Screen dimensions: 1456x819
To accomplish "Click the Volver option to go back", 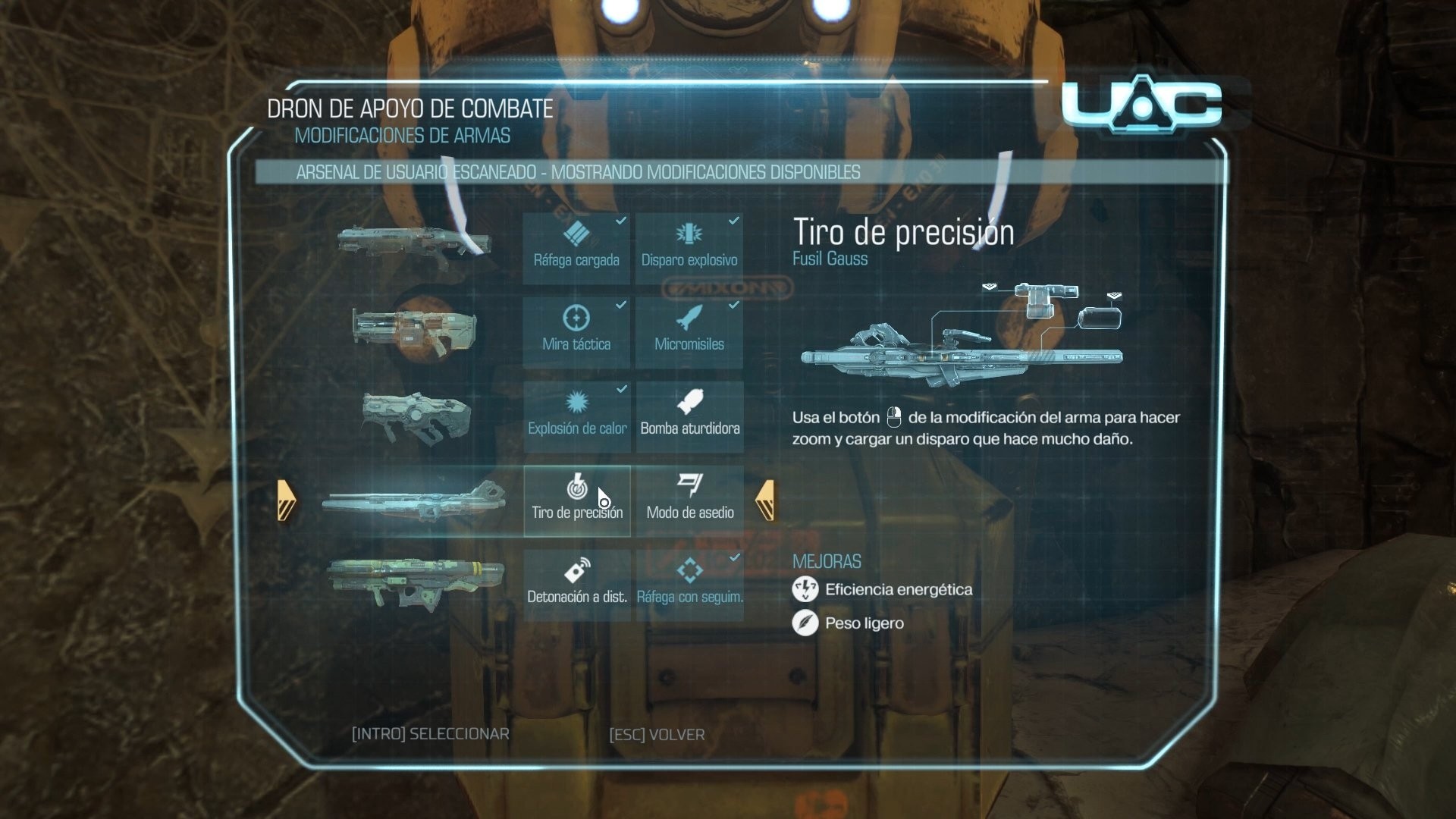I will pos(657,734).
